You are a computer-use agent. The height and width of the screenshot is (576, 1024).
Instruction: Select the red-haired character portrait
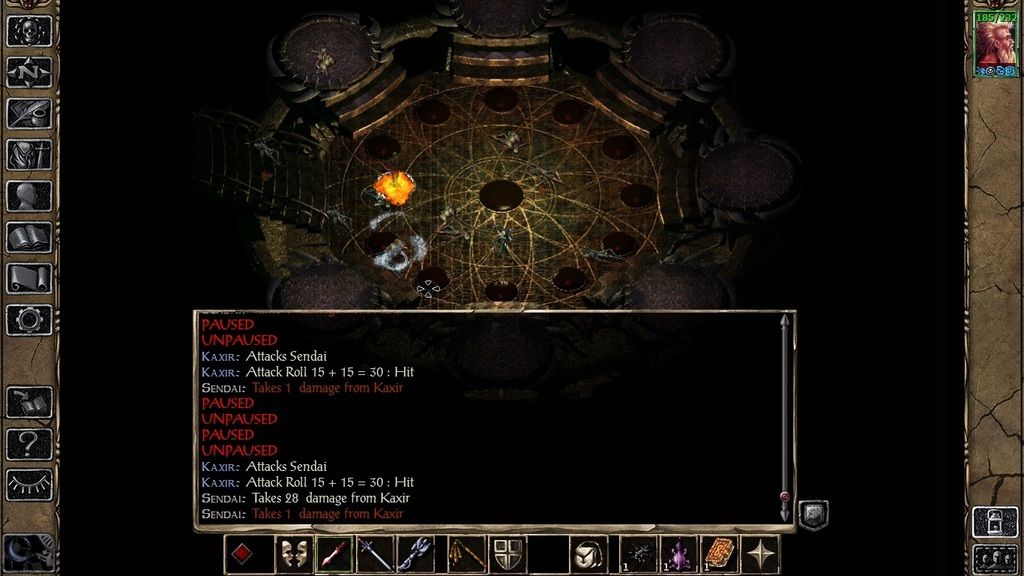coord(995,45)
